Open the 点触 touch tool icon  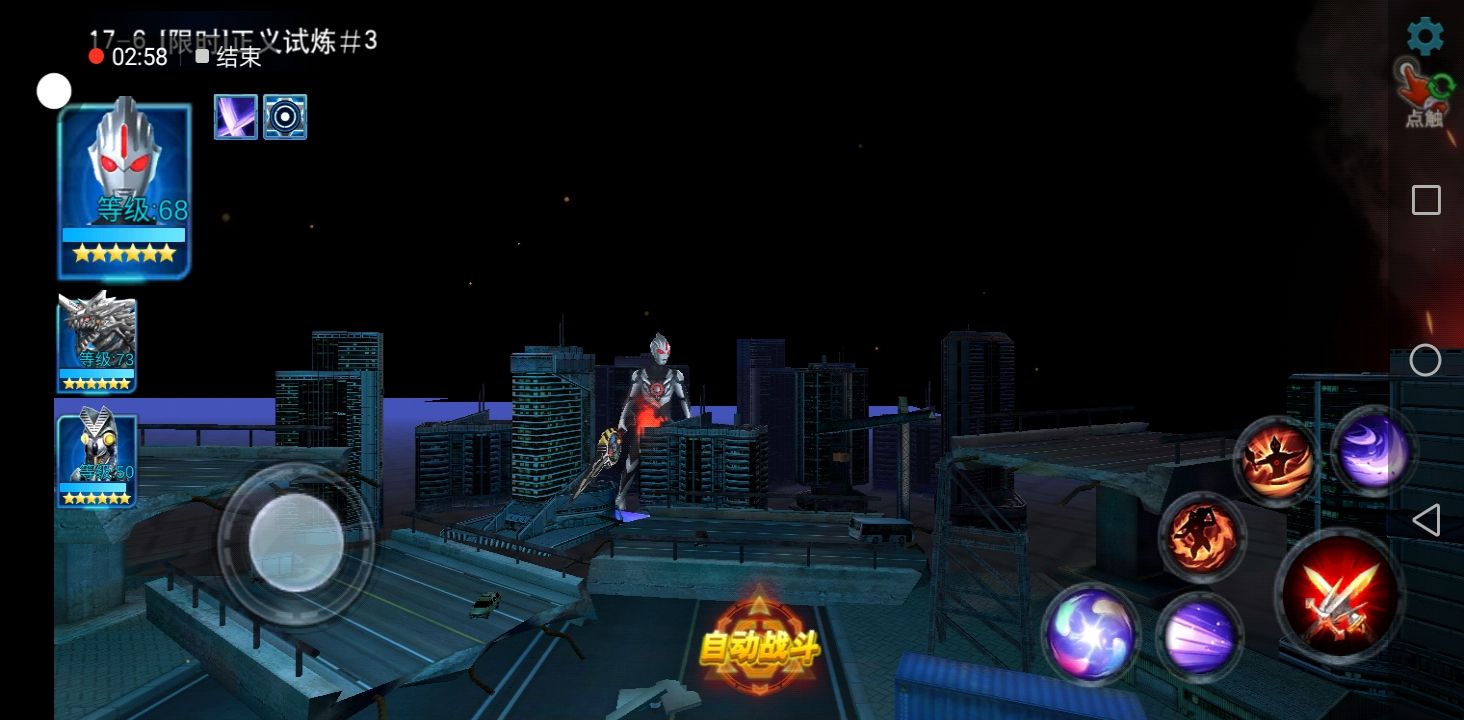coord(1425,93)
